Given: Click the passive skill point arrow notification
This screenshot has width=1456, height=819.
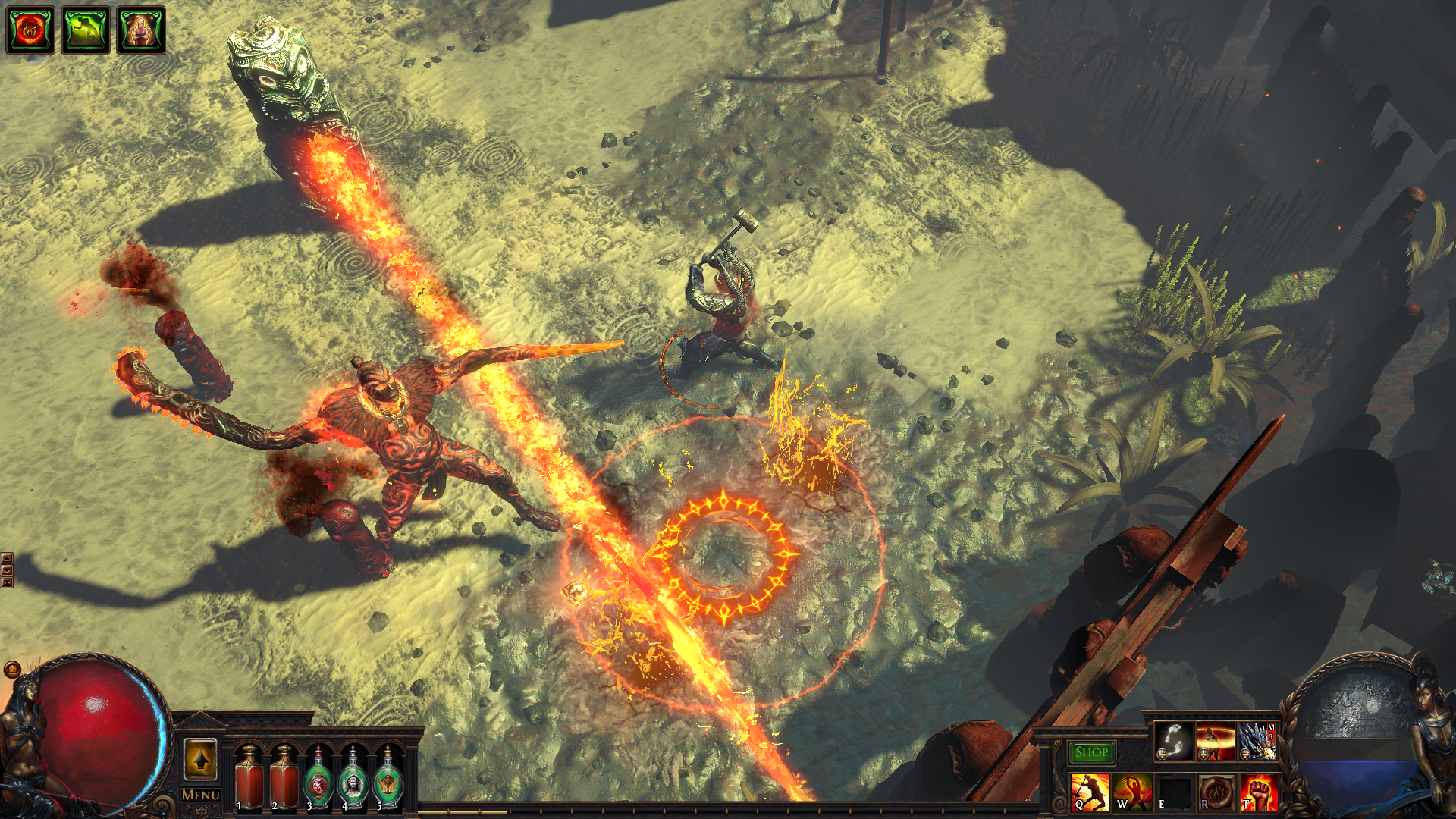Looking at the screenshot, I should (200, 760).
